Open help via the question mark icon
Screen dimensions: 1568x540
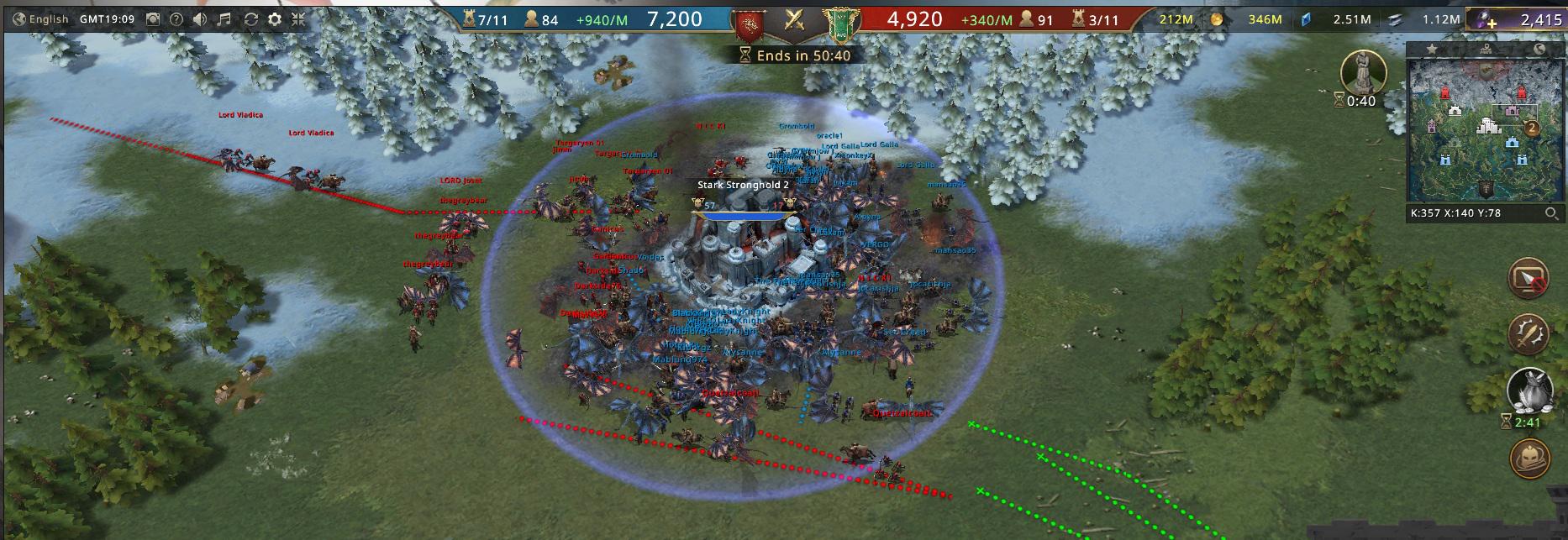[176, 18]
